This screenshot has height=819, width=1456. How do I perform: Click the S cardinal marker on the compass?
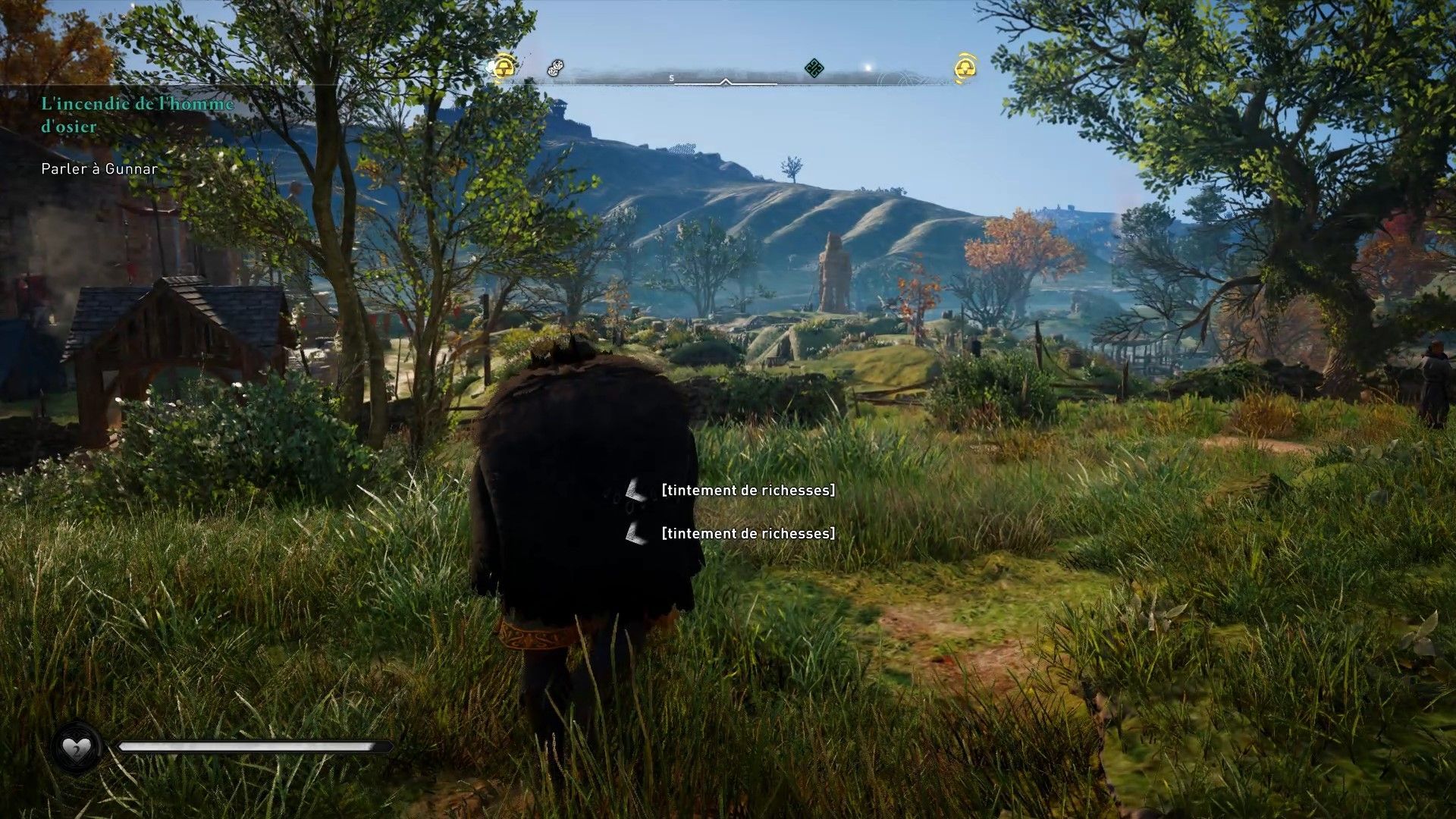(x=670, y=77)
